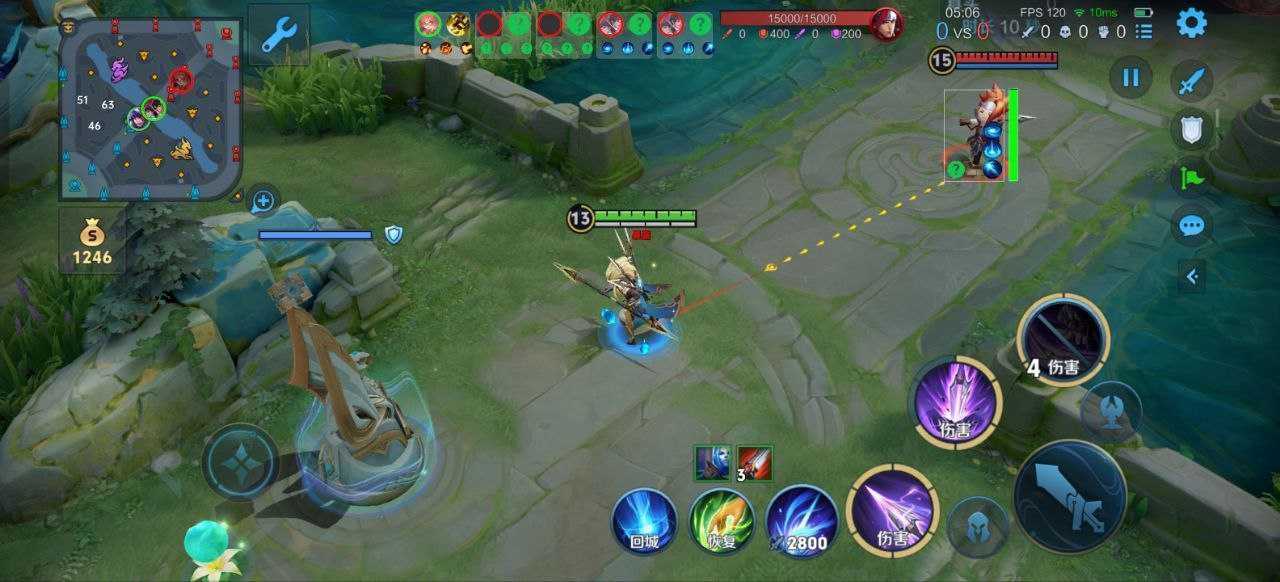Show the scoreboard list icon

click(1144, 32)
